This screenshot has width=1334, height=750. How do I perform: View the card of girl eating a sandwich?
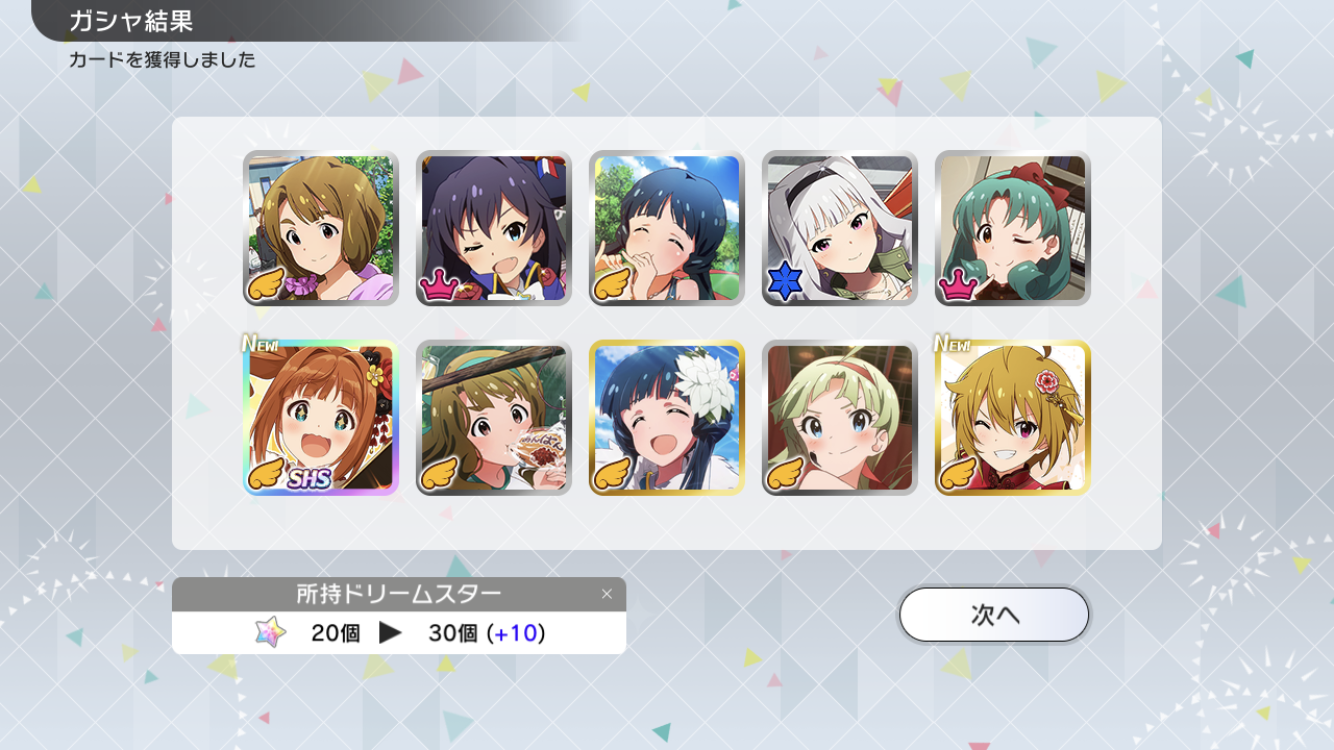[x=666, y=228]
